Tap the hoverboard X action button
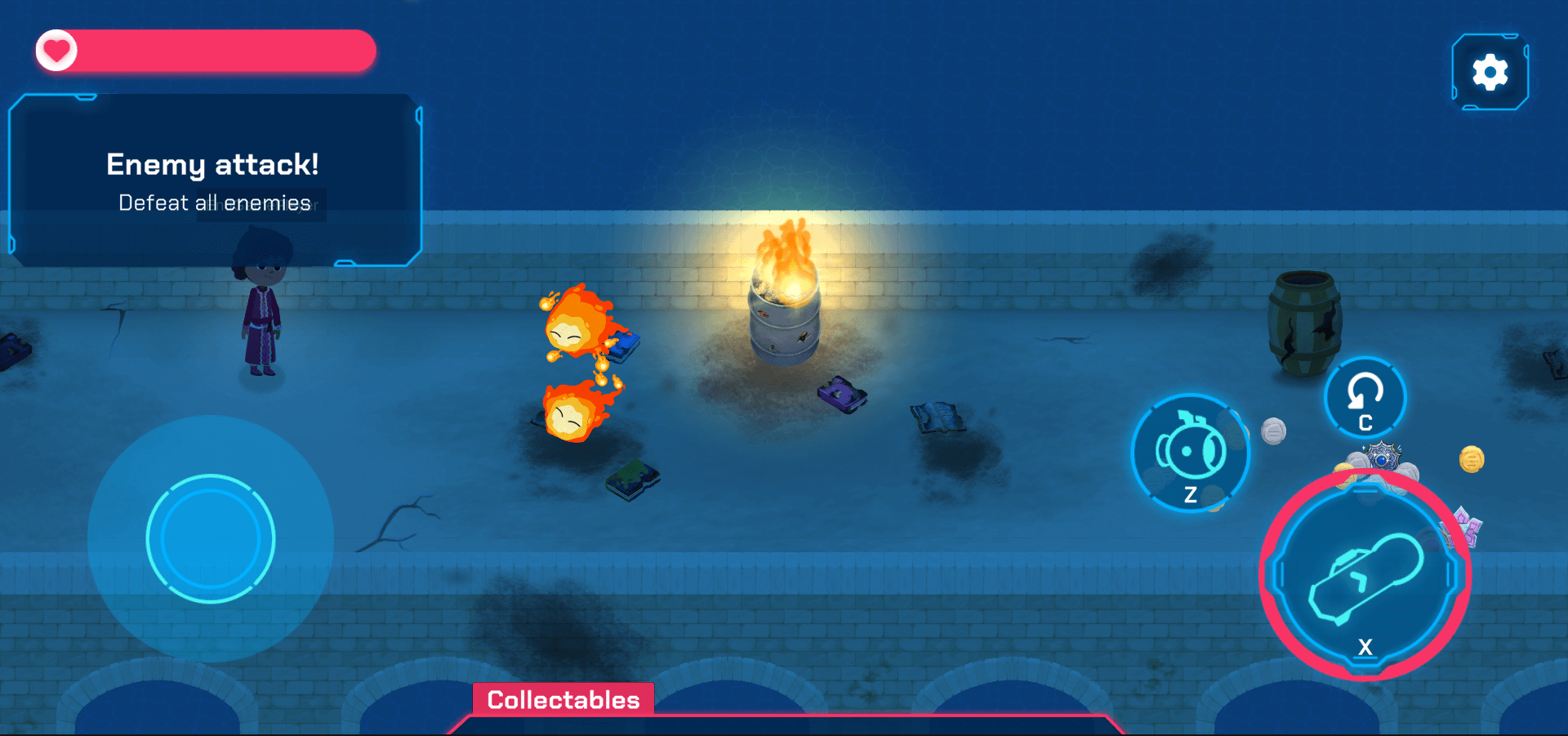The height and width of the screenshot is (736, 1568). [x=1365, y=576]
